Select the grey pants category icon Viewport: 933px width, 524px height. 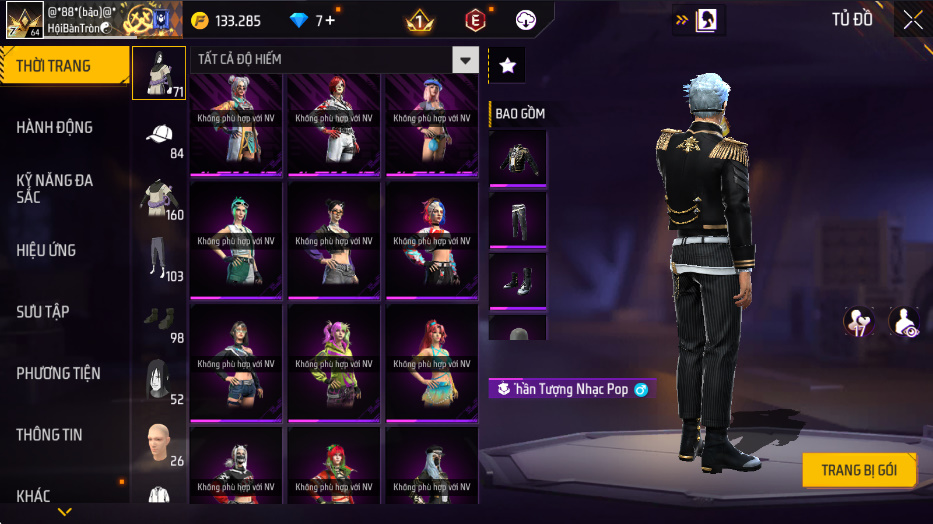158,258
